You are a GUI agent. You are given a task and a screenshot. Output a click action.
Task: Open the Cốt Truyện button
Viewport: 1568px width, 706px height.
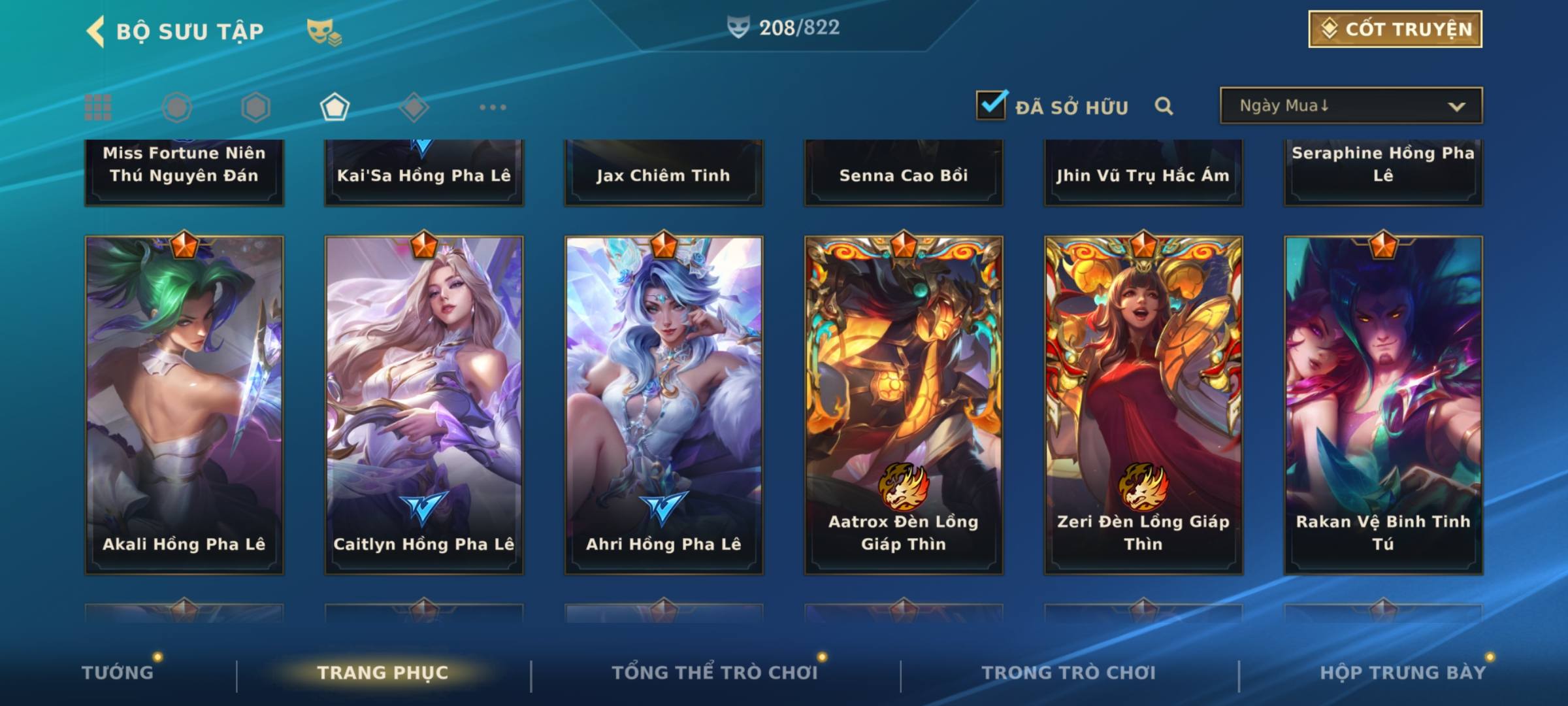[1395, 29]
